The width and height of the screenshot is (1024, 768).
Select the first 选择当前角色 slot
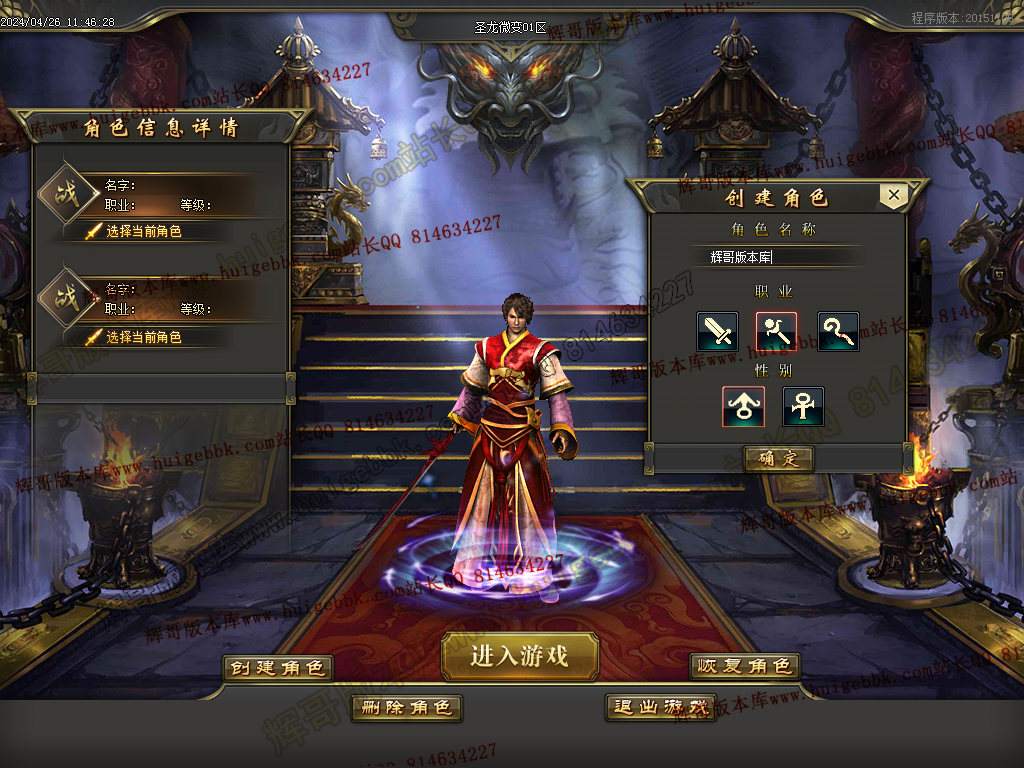coord(144,231)
